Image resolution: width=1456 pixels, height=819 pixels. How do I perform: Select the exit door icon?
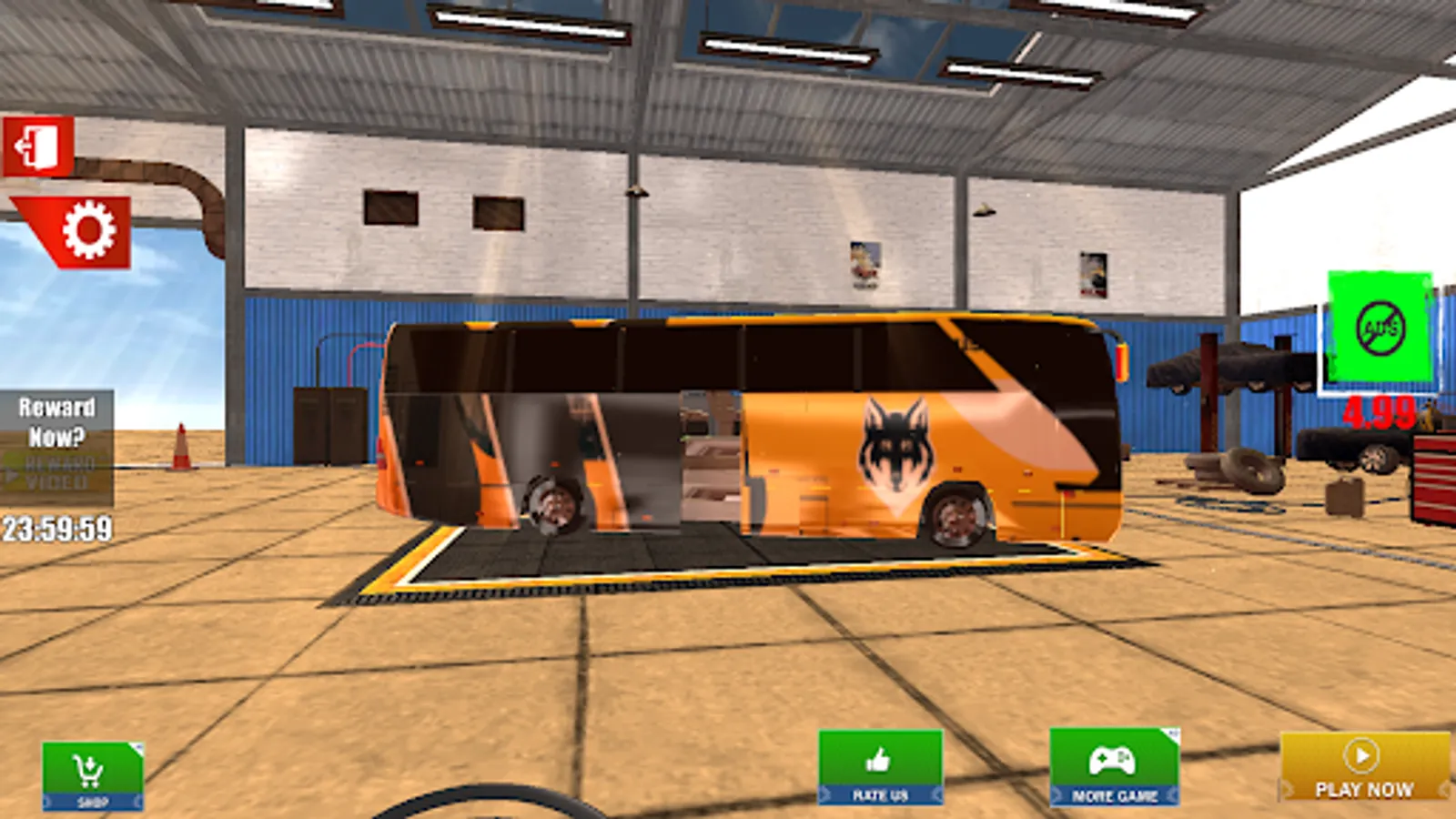tap(38, 144)
